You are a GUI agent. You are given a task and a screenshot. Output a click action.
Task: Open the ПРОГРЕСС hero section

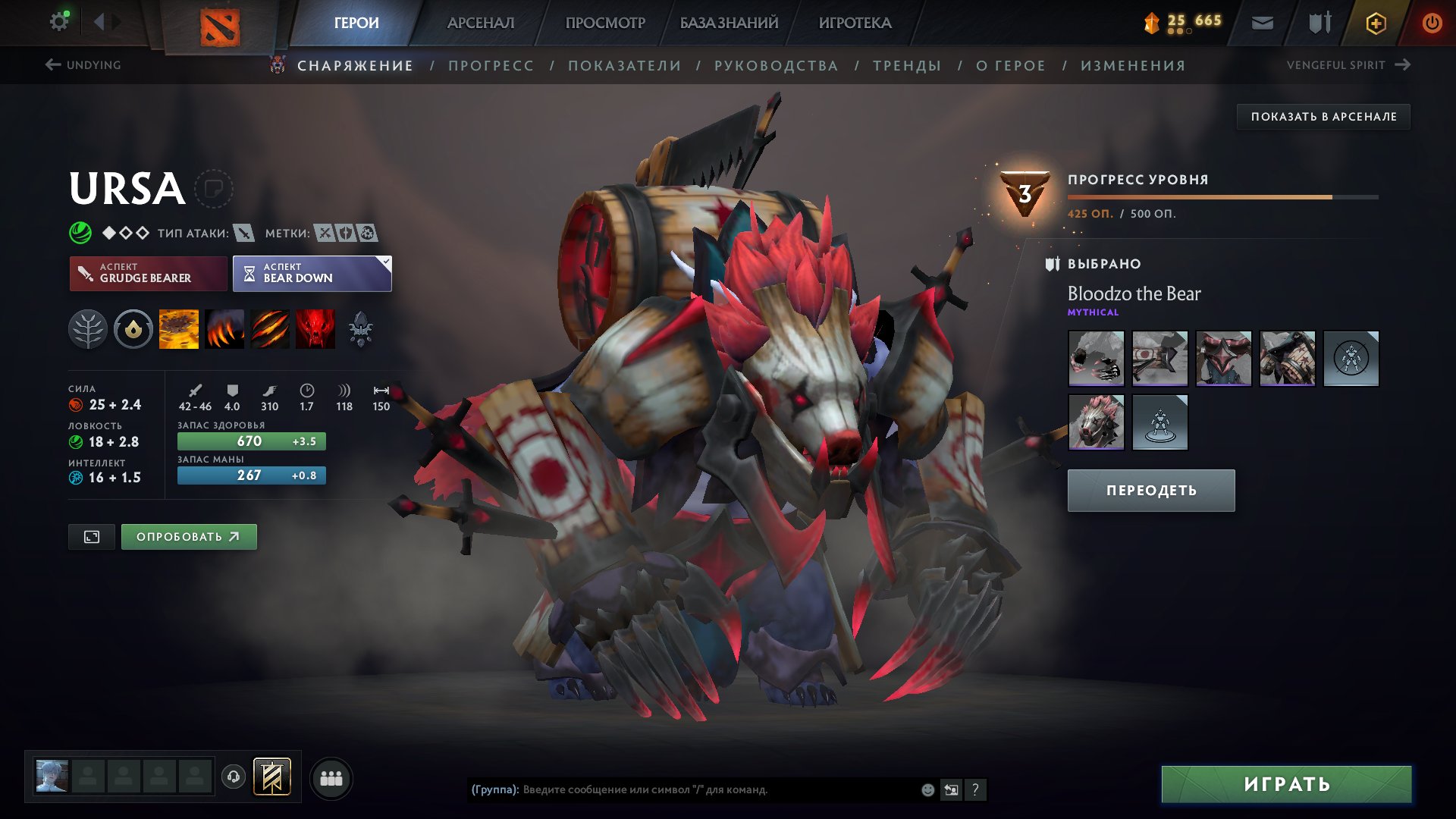491,66
